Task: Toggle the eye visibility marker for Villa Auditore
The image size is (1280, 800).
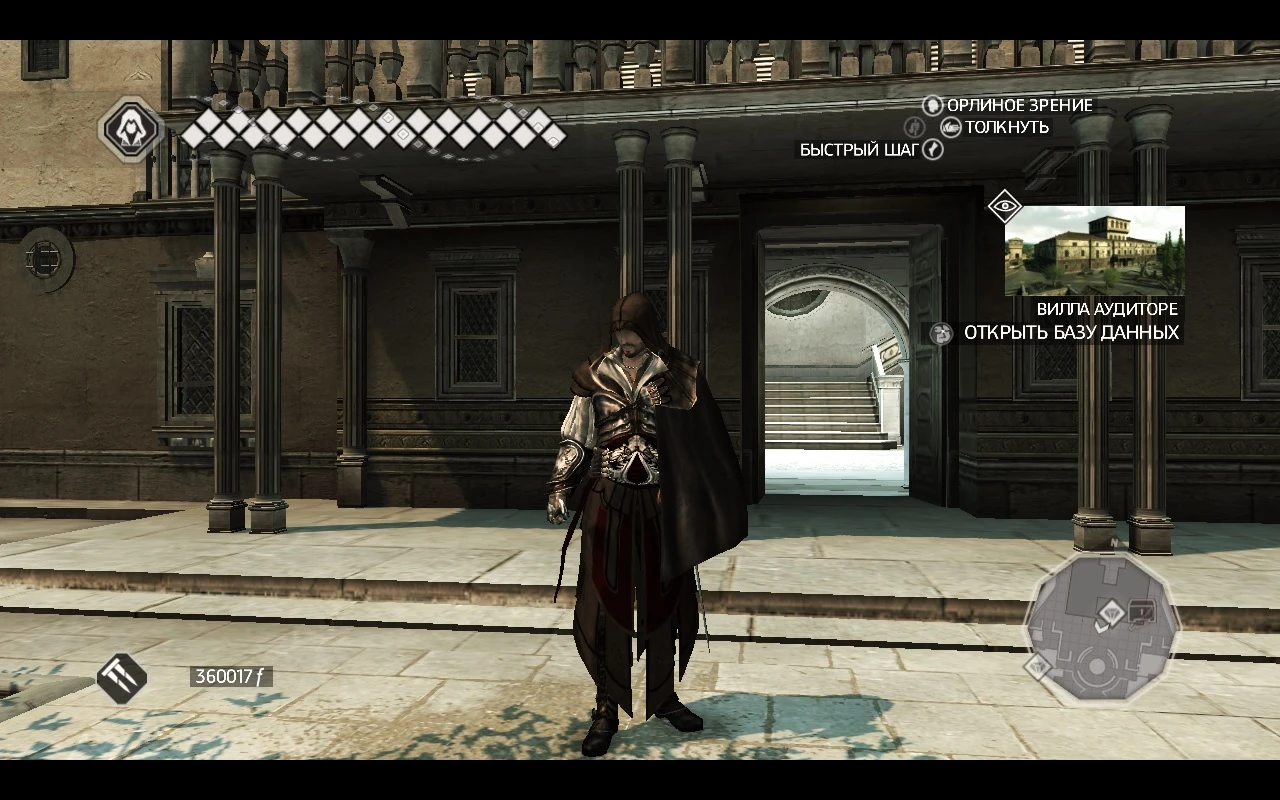Action: [x=1005, y=204]
